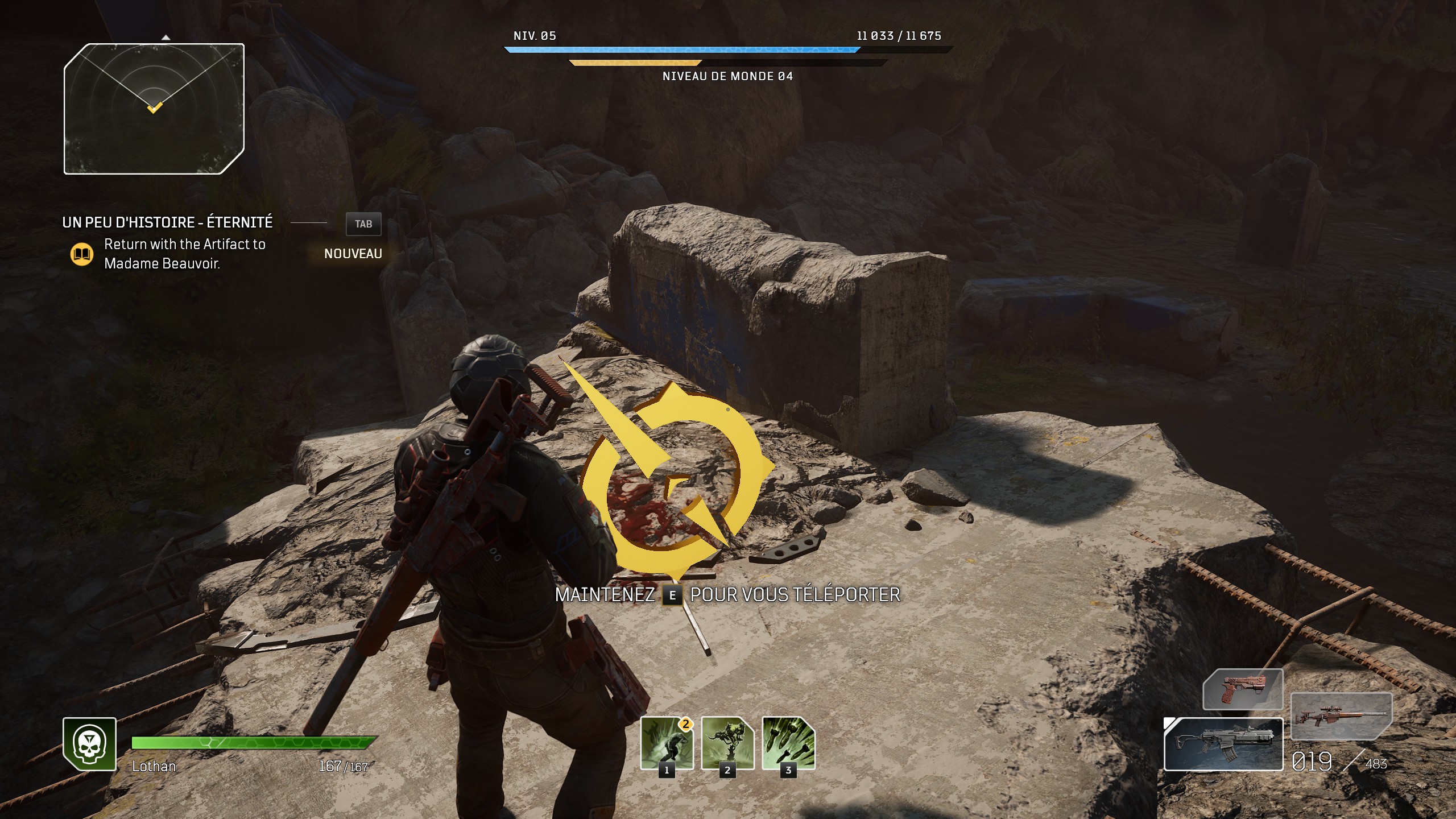Click the yellow book quest icon

(82, 254)
